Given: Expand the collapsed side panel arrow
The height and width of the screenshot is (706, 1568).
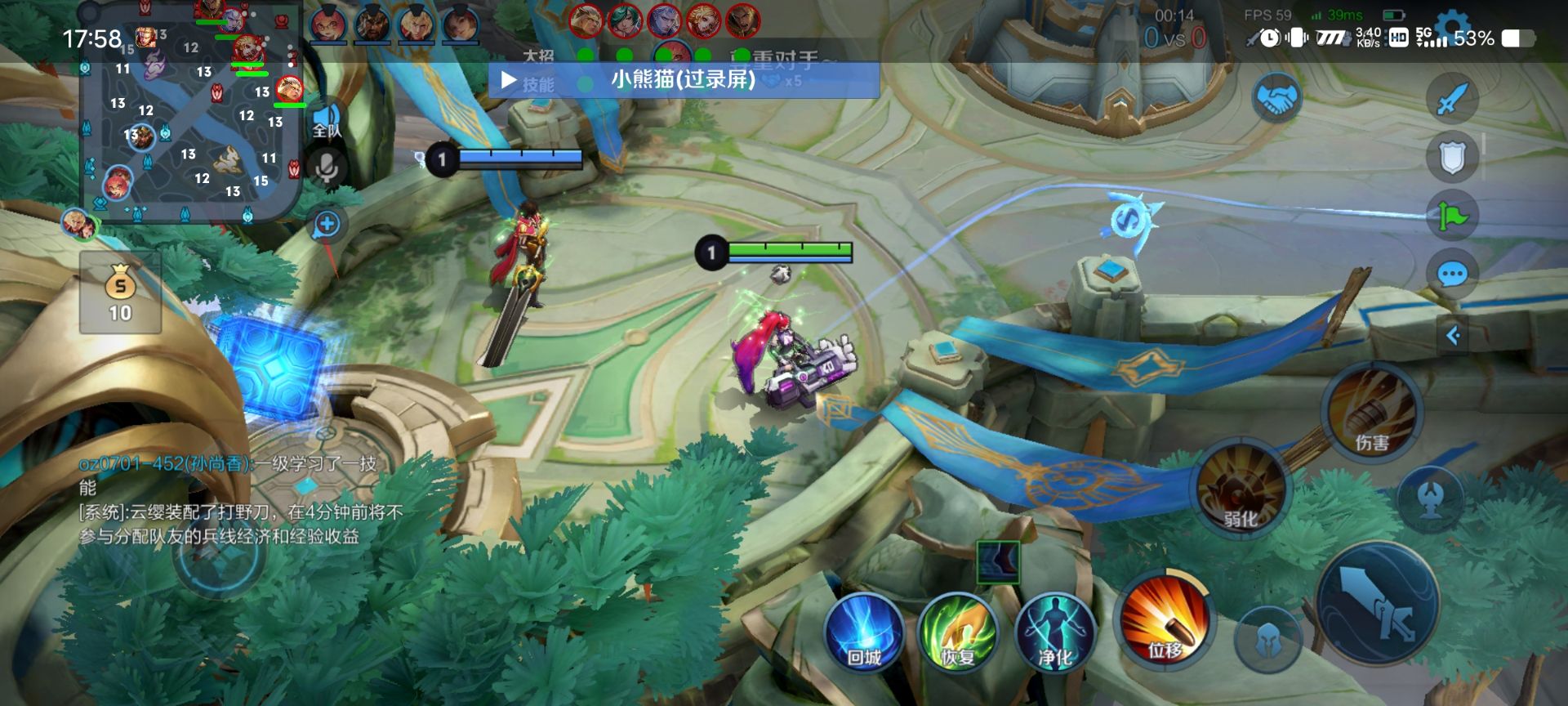Looking at the screenshot, I should tap(1453, 335).
